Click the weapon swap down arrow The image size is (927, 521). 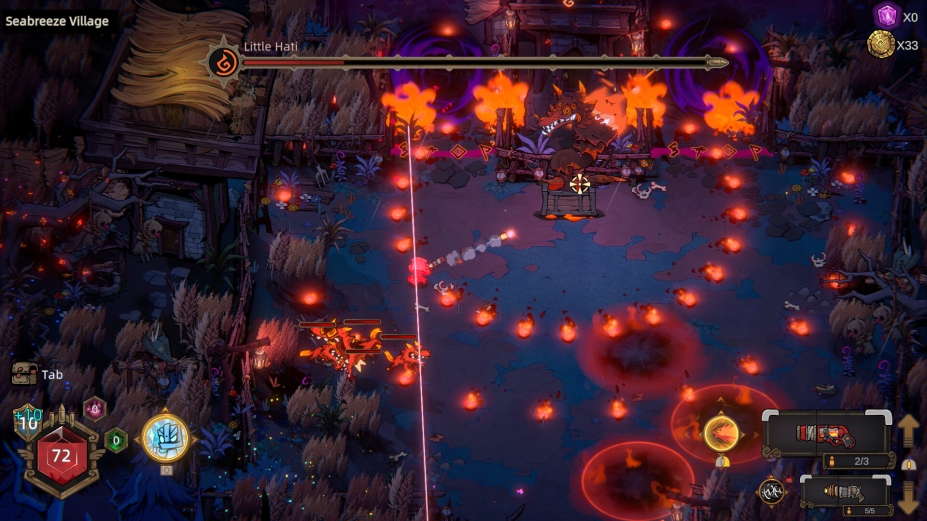tap(908, 495)
